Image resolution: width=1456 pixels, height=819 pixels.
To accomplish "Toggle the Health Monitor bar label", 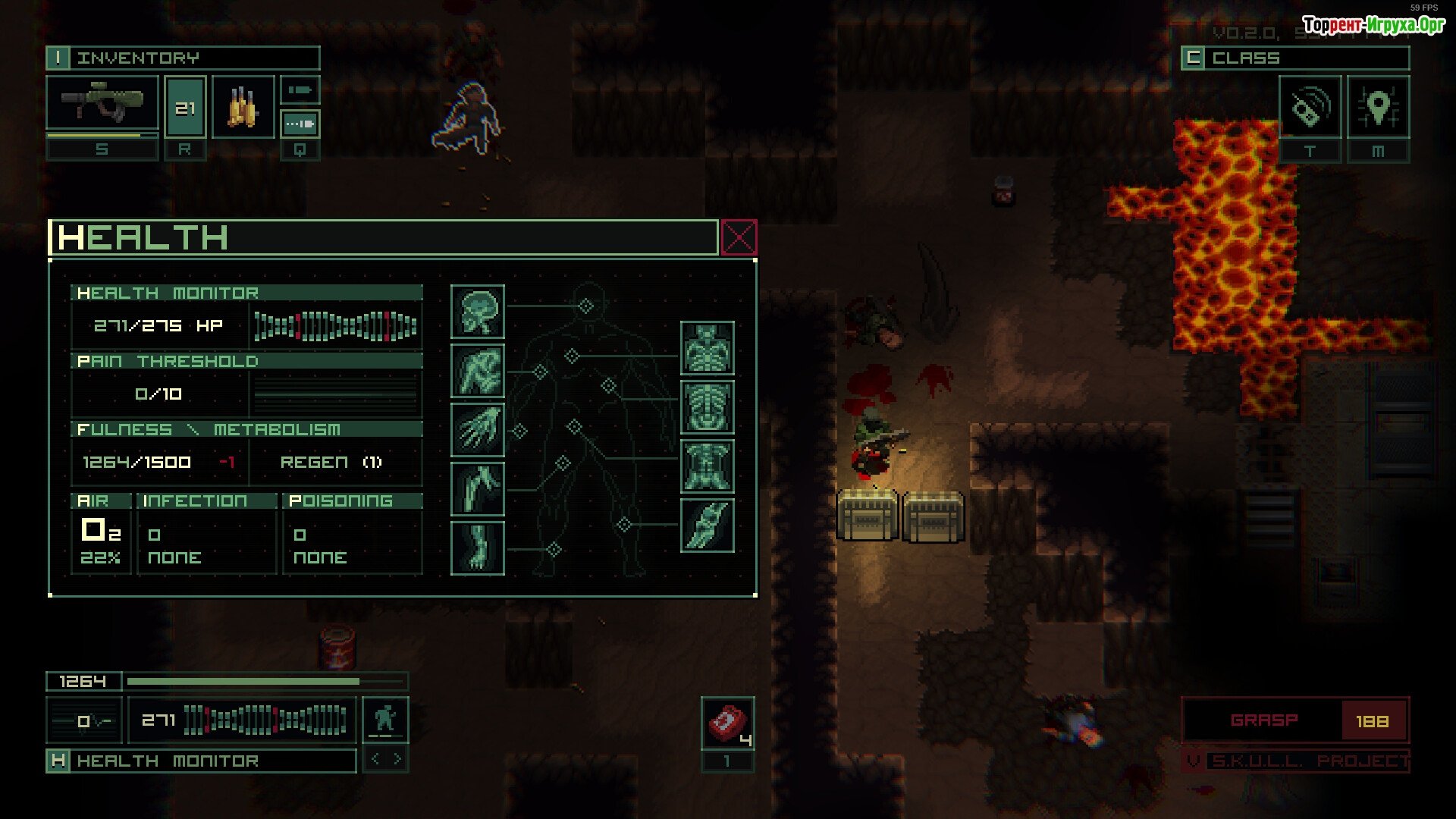I will pos(201,761).
